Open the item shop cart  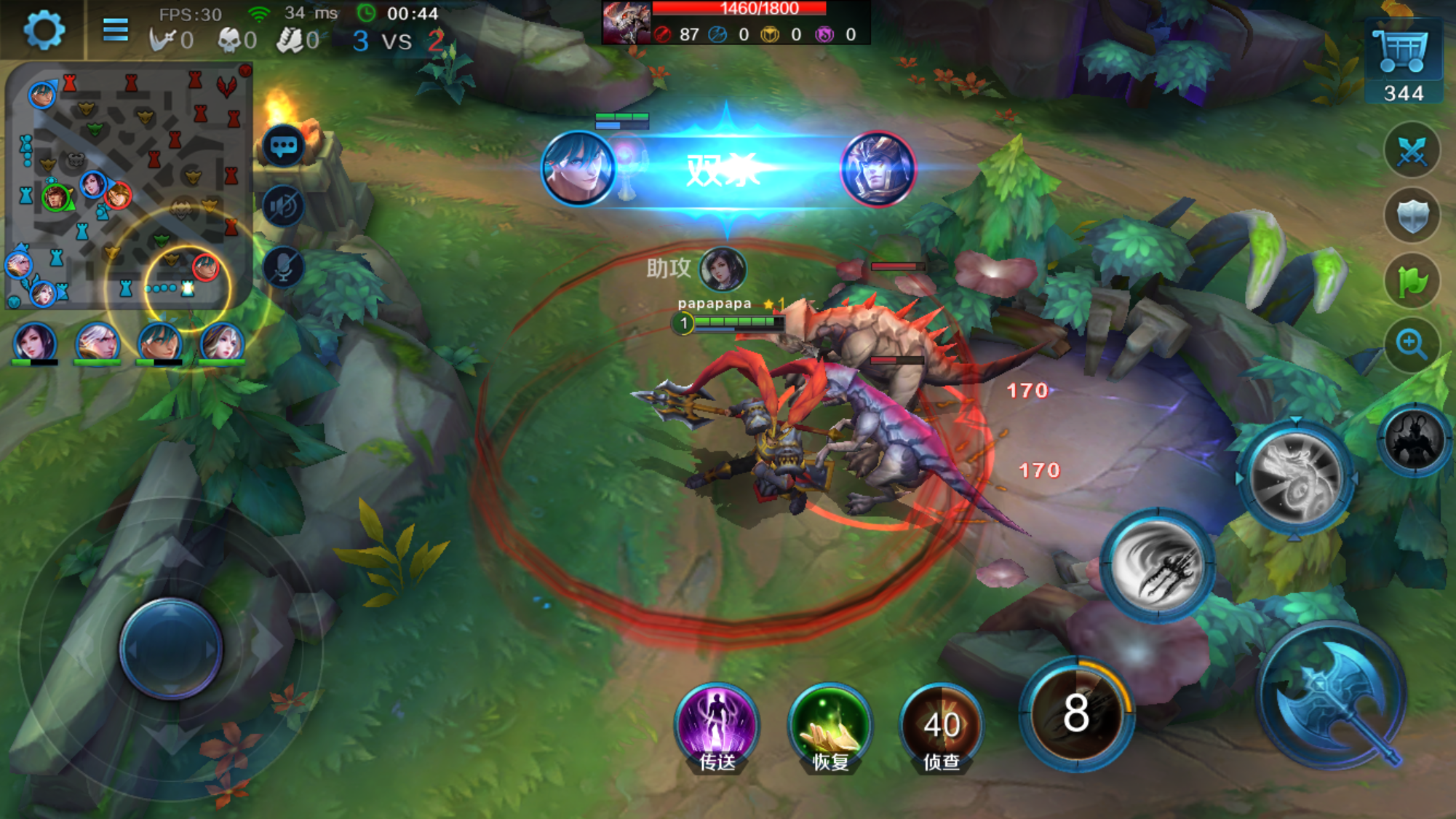point(1403,51)
